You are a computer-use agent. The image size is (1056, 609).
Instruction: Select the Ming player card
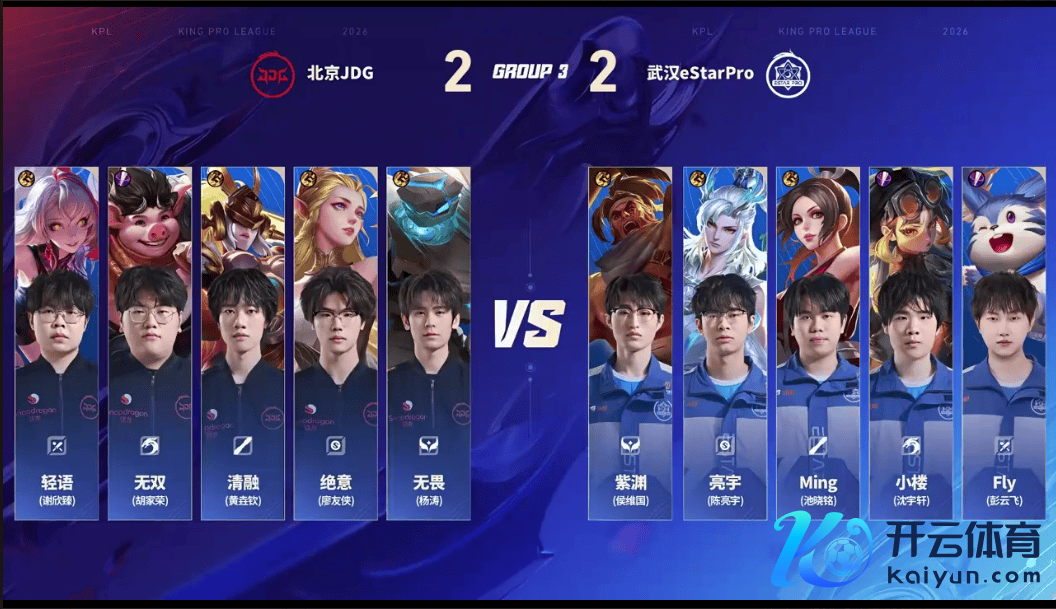click(818, 343)
